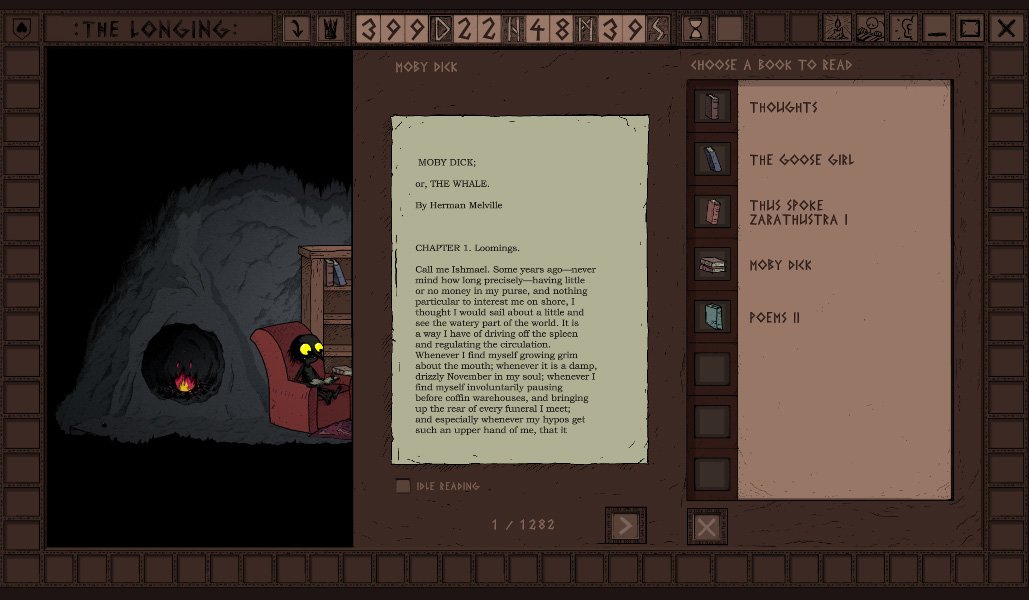Close the book reading panel

pyautogui.click(x=707, y=527)
